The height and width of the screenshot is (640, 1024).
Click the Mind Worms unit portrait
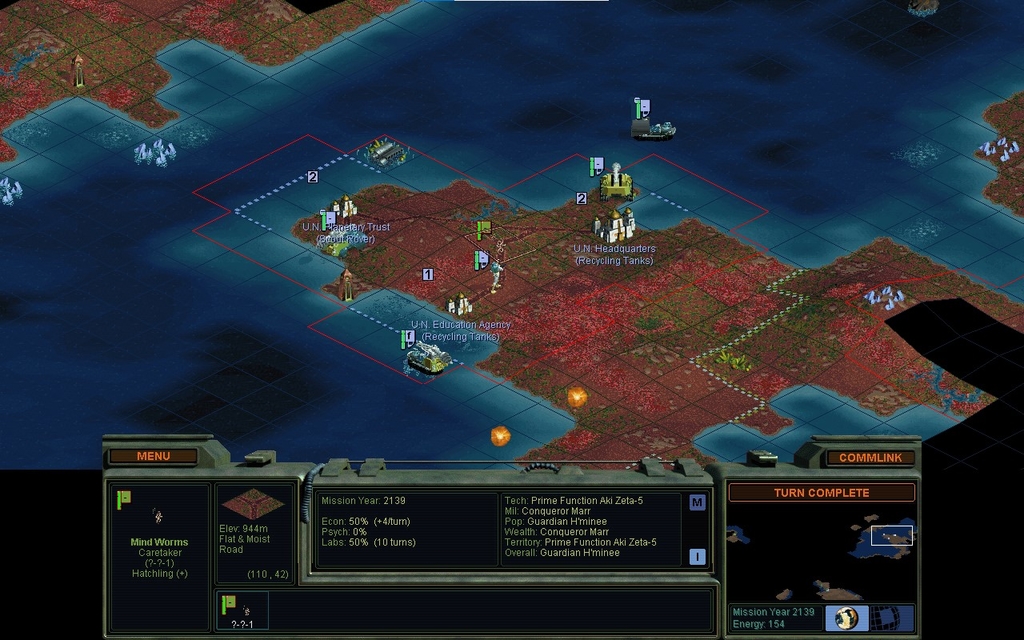tap(158, 516)
